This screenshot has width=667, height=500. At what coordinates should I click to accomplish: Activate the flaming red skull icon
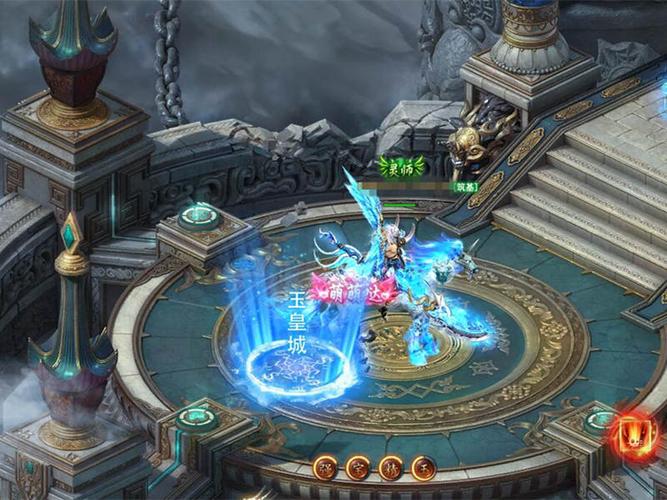pos(634,436)
